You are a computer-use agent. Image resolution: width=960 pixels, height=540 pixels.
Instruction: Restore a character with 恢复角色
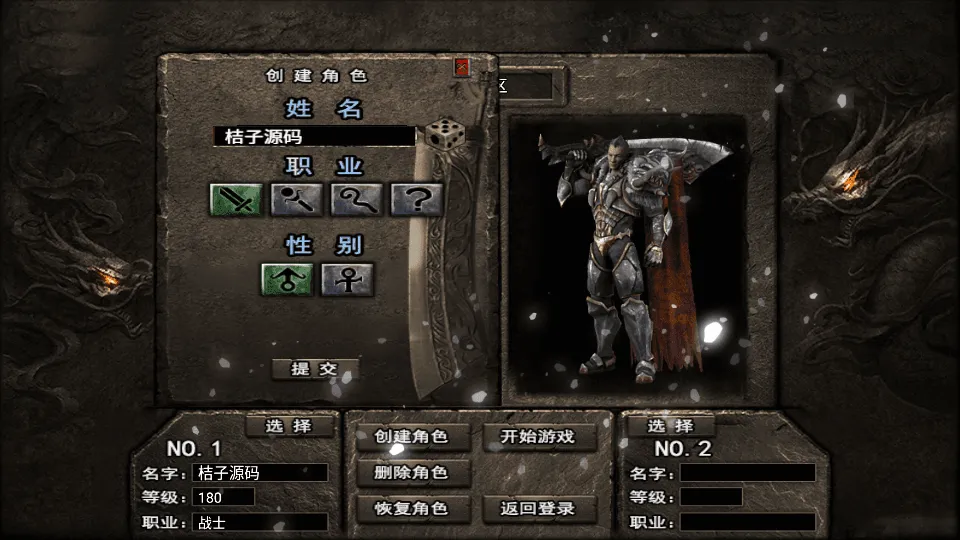(410, 508)
